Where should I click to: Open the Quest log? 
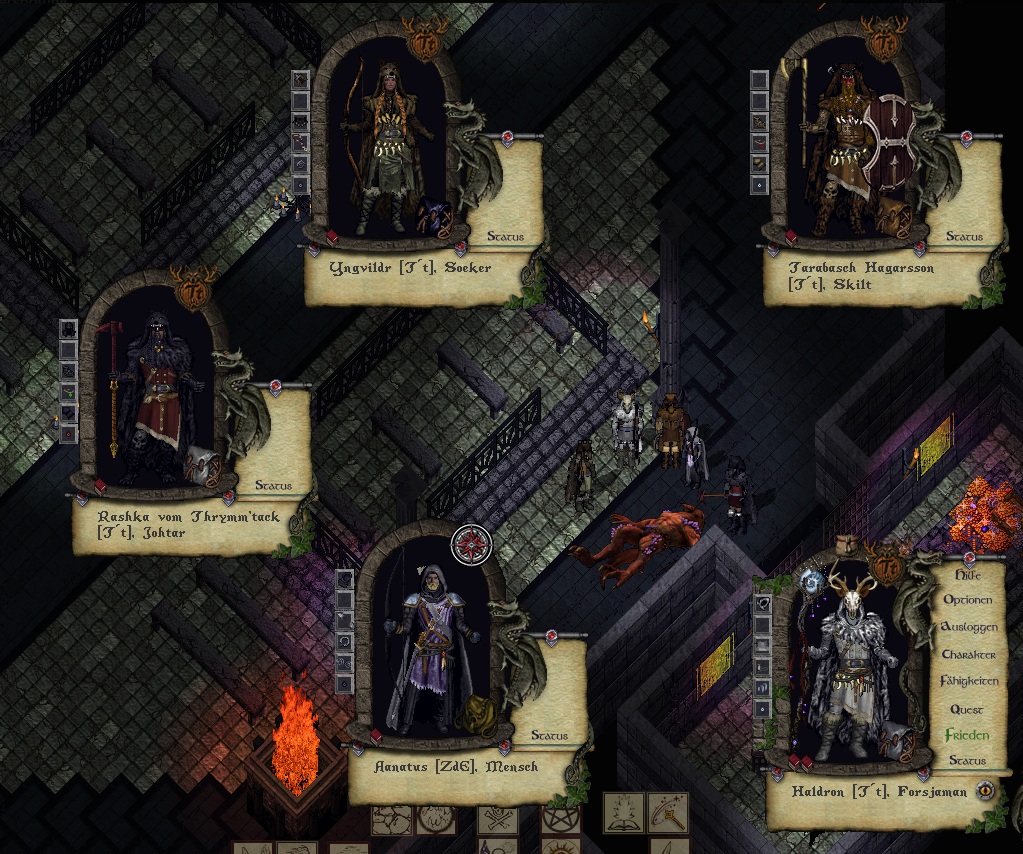click(968, 709)
